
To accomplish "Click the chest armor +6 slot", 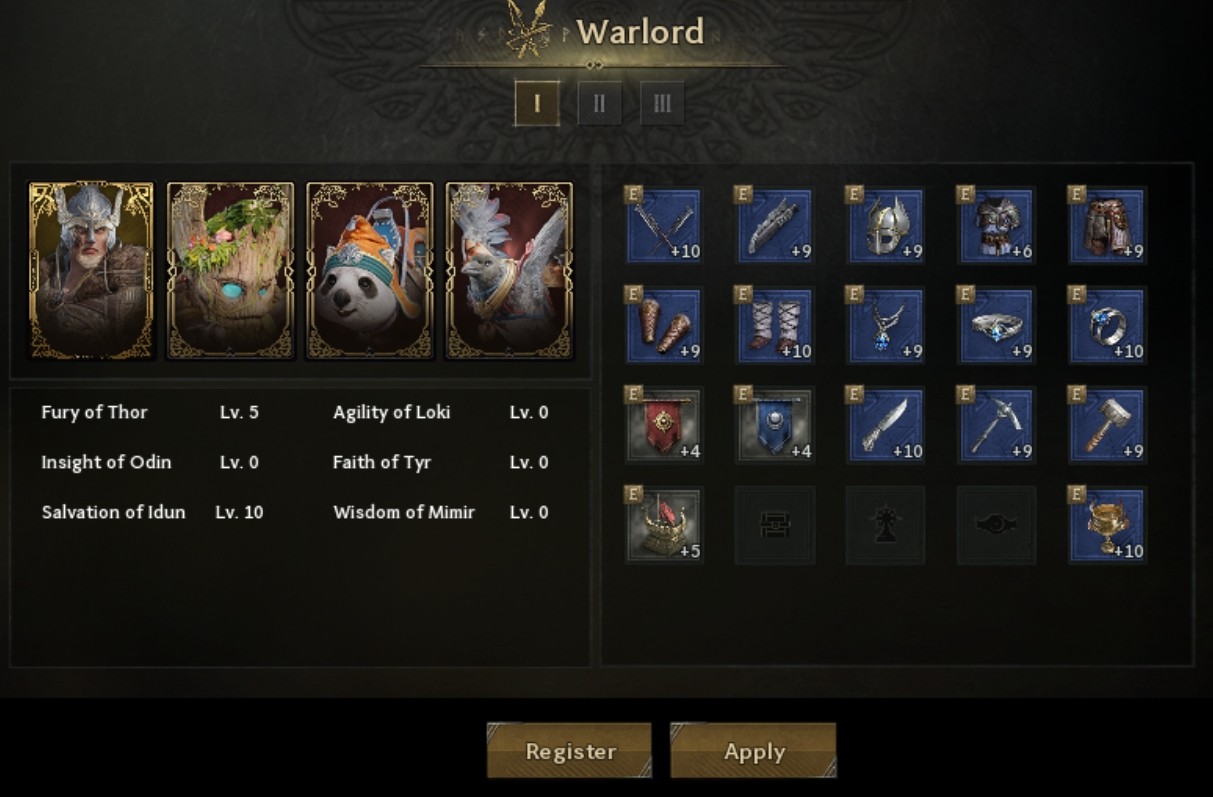I will 996,226.
